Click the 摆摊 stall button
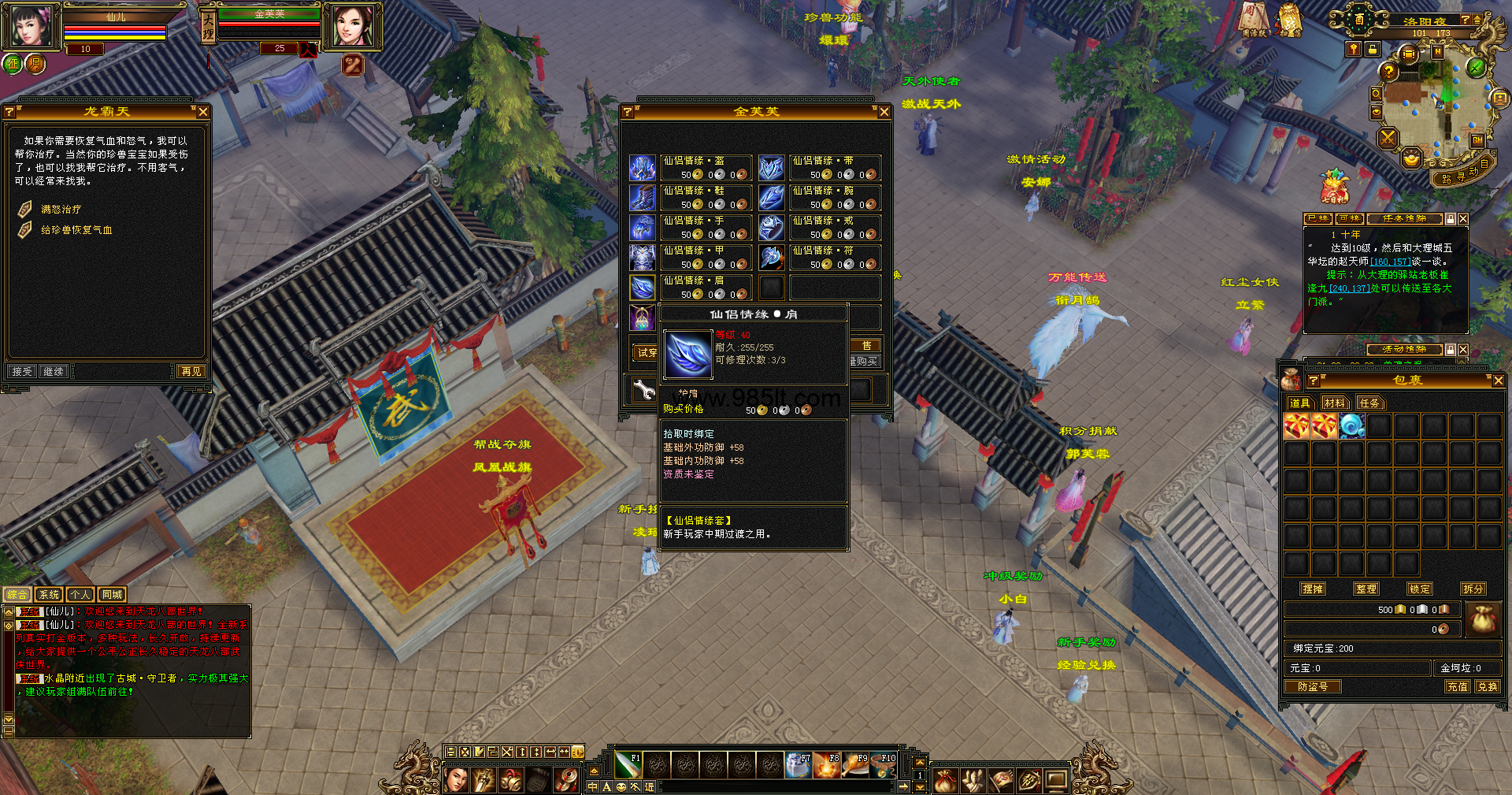This screenshot has width=1512, height=795. pos(1313,589)
